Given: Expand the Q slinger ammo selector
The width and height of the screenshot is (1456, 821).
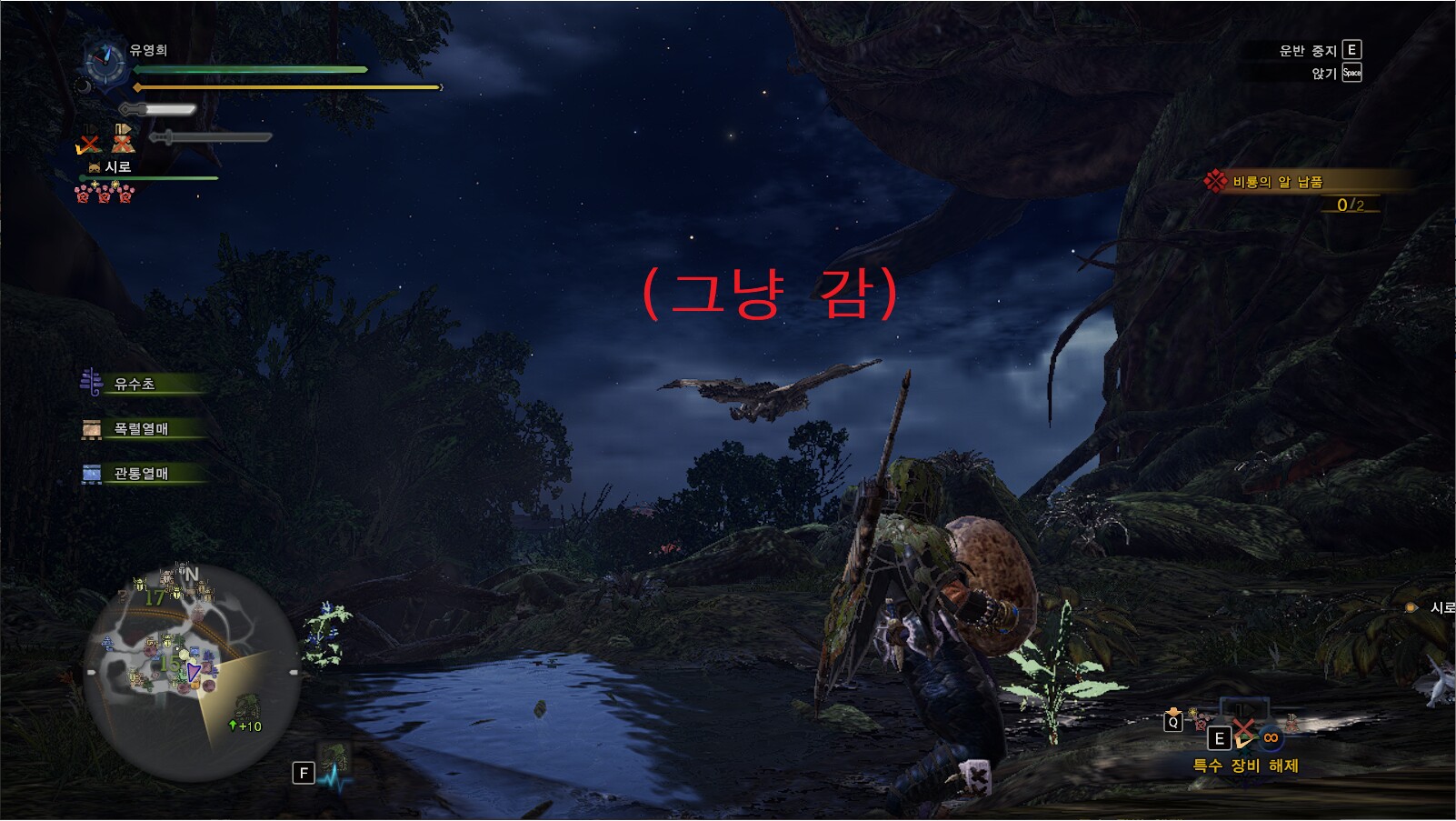Looking at the screenshot, I should tap(1173, 722).
